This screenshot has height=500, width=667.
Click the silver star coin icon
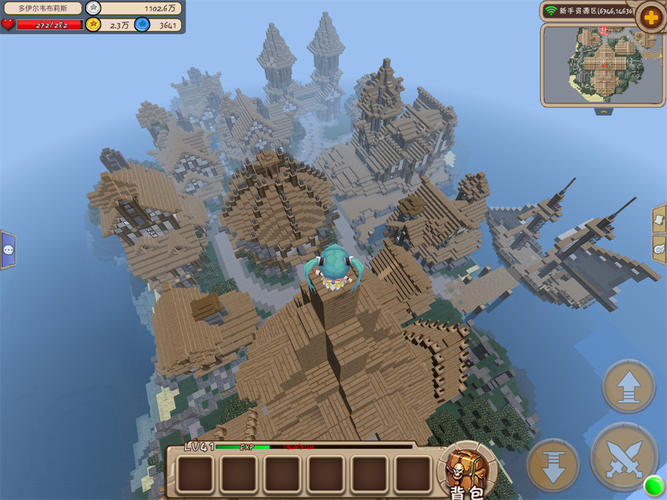[93, 8]
